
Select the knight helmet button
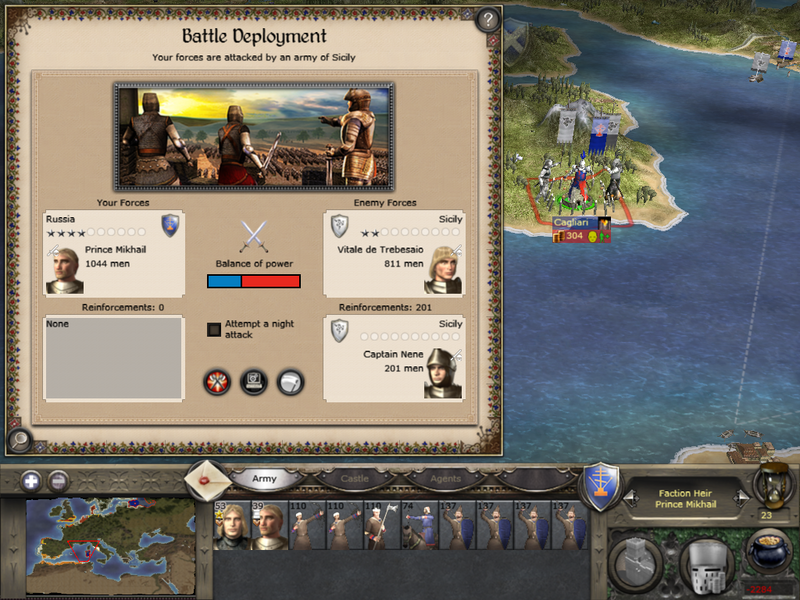(x=706, y=563)
